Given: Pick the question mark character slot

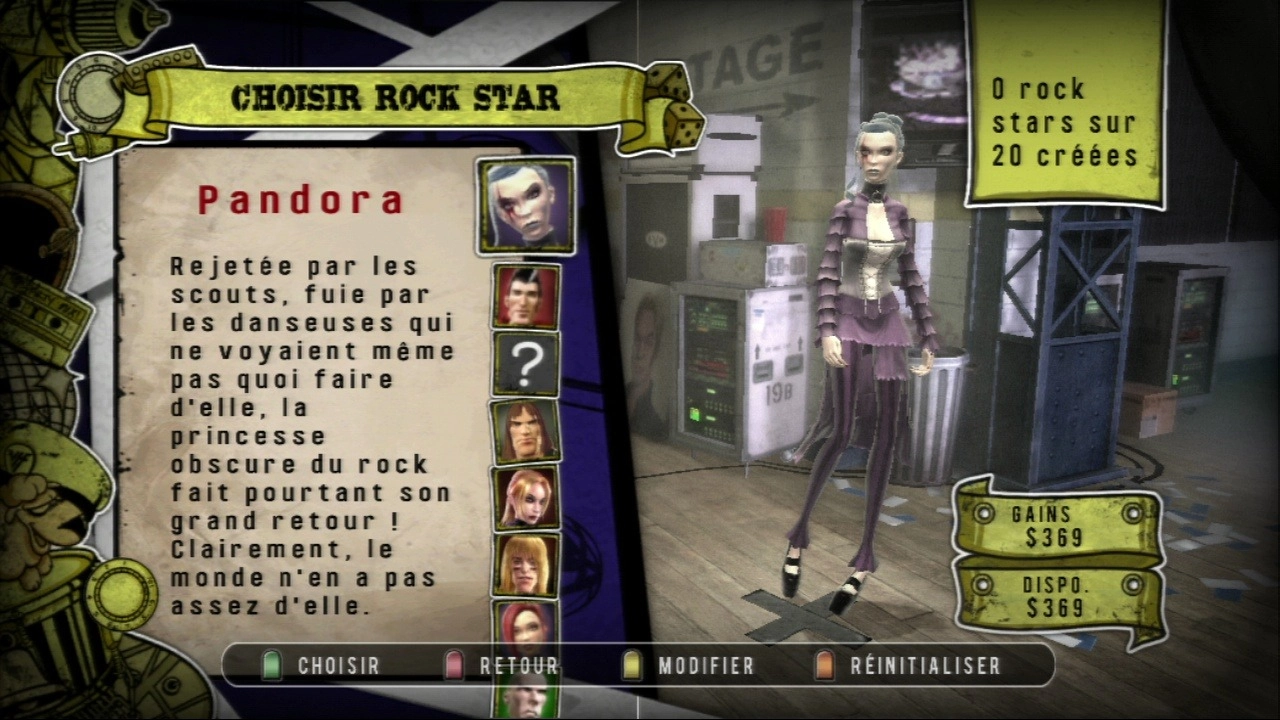Looking at the screenshot, I should click(x=526, y=364).
